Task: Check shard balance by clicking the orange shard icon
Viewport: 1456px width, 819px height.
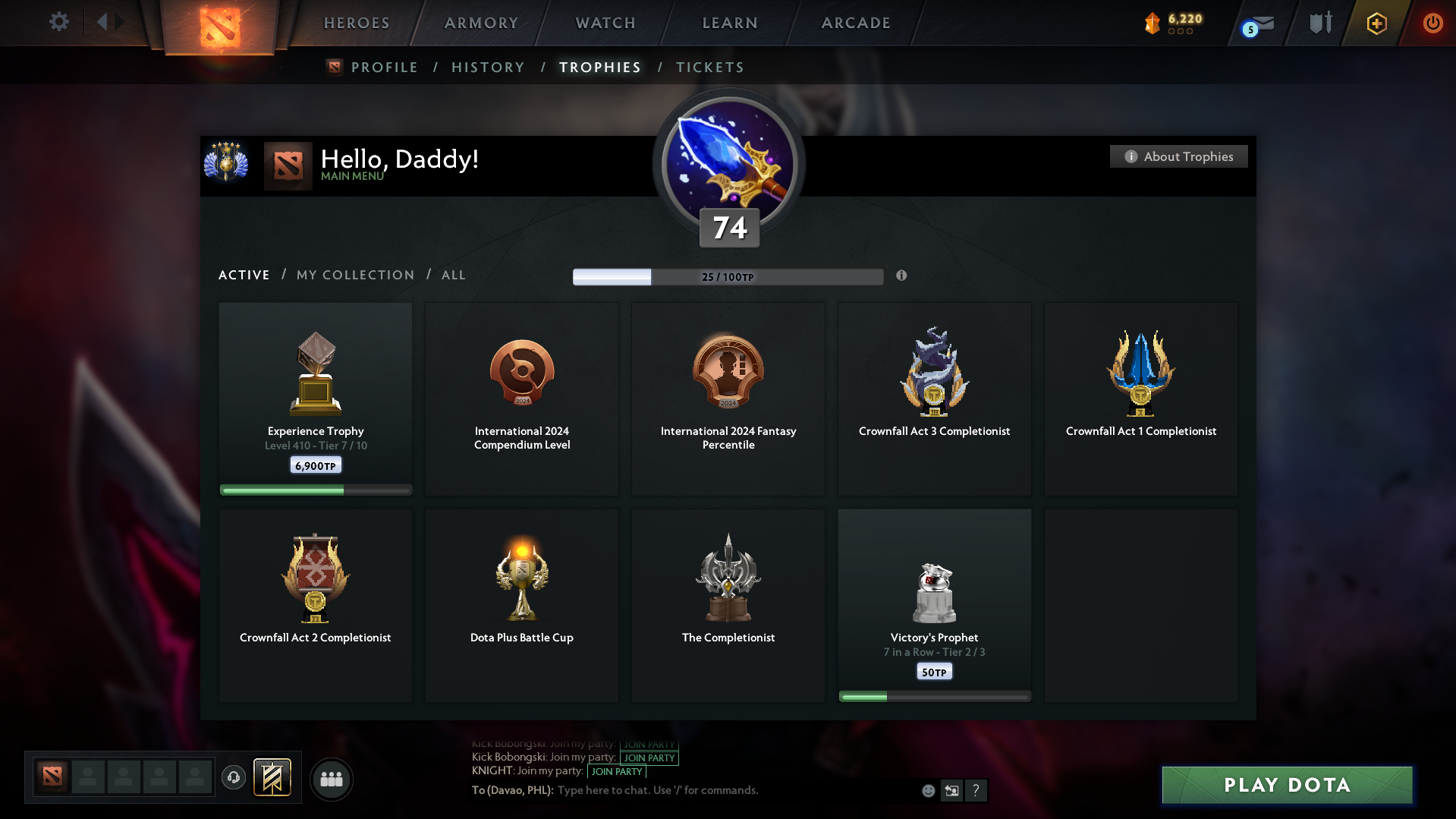Action: [x=1154, y=23]
